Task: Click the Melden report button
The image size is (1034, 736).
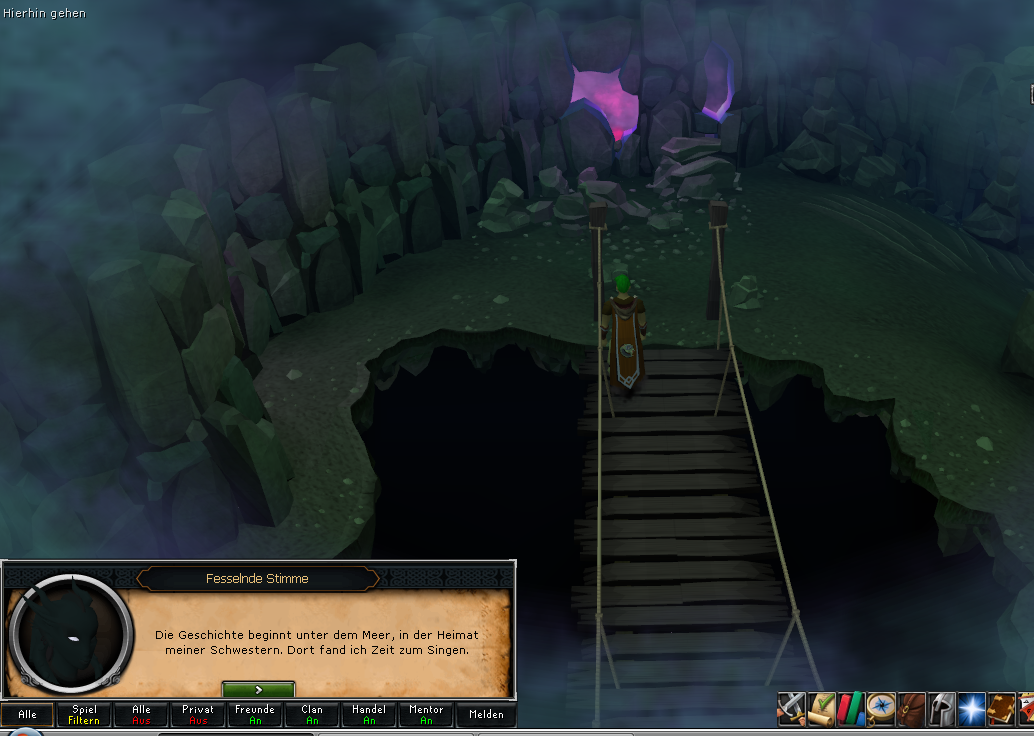Action: (x=486, y=715)
